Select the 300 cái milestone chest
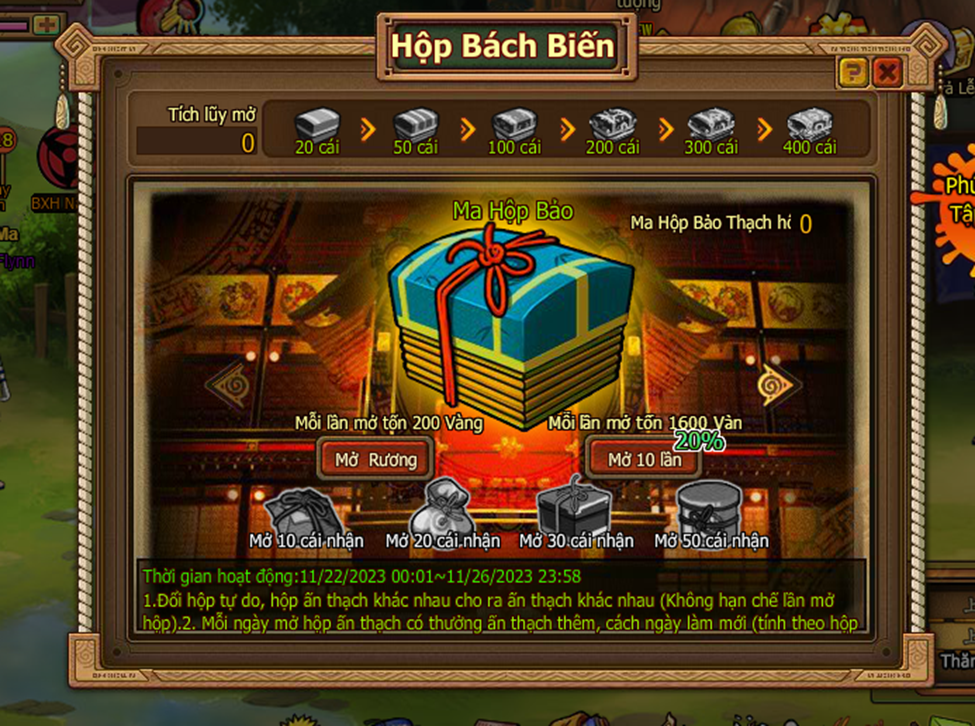This screenshot has width=975, height=726. tap(710, 125)
